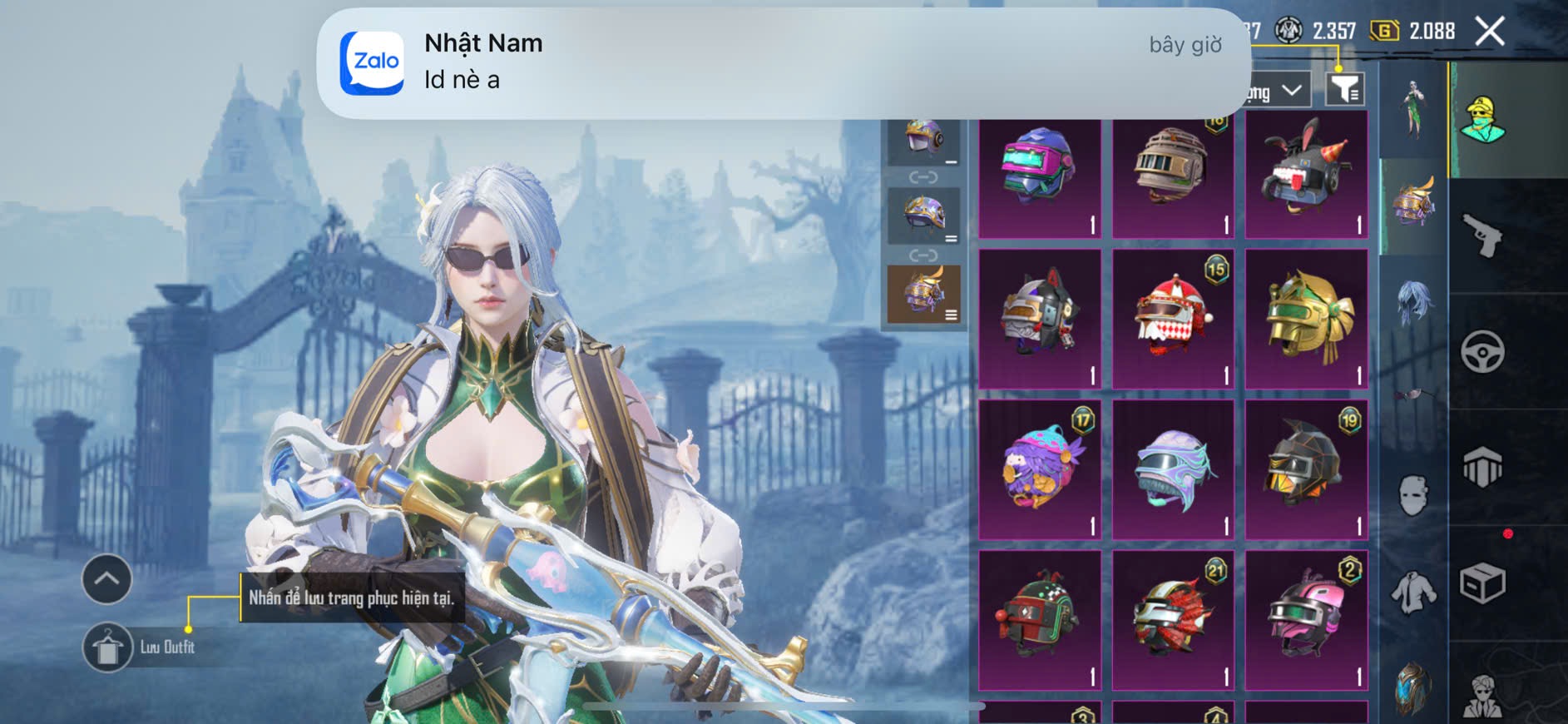Close the inventory with the X button

[1489, 32]
